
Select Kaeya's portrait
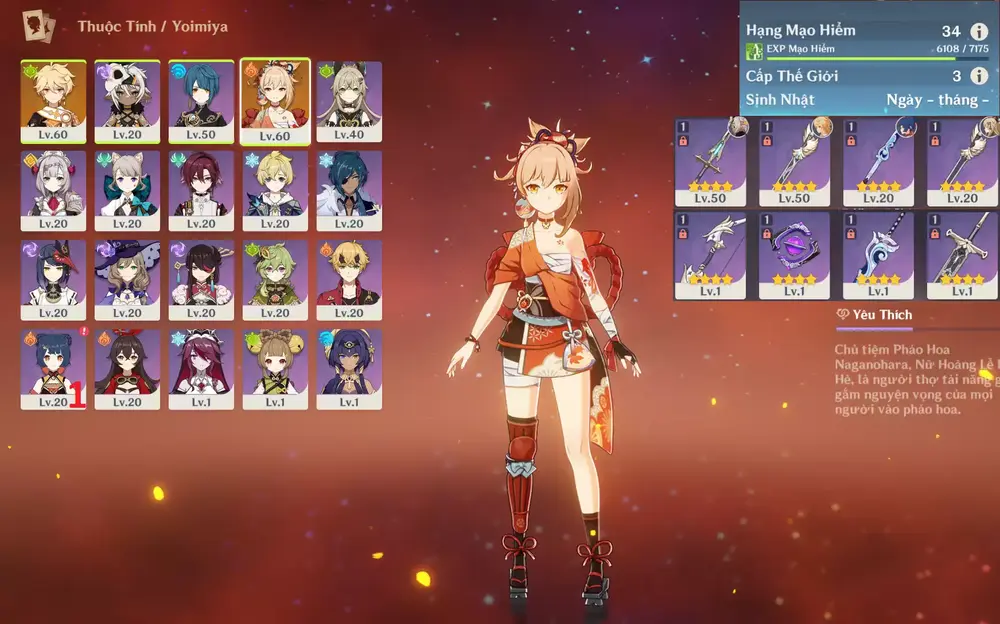pyautogui.click(x=349, y=190)
